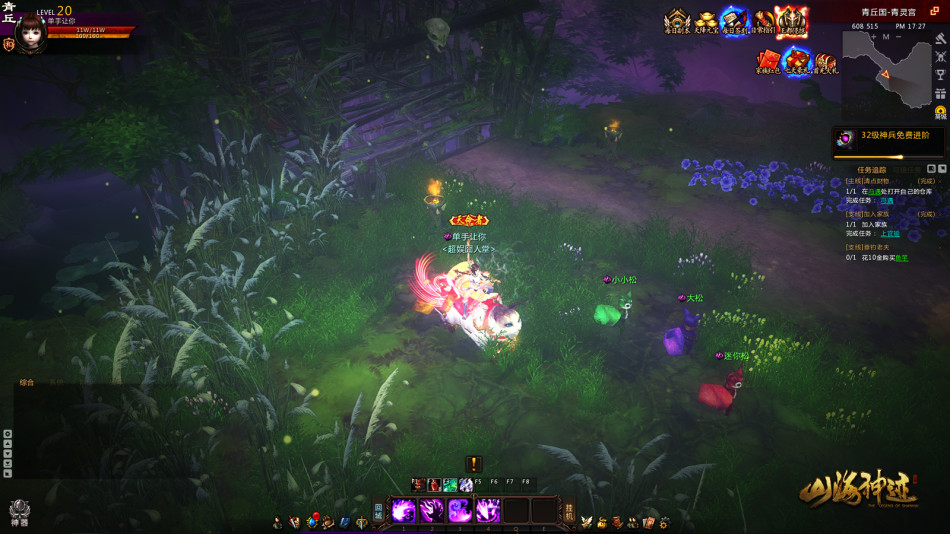Click the 32级神兵免费进阶 banner

click(x=888, y=138)
